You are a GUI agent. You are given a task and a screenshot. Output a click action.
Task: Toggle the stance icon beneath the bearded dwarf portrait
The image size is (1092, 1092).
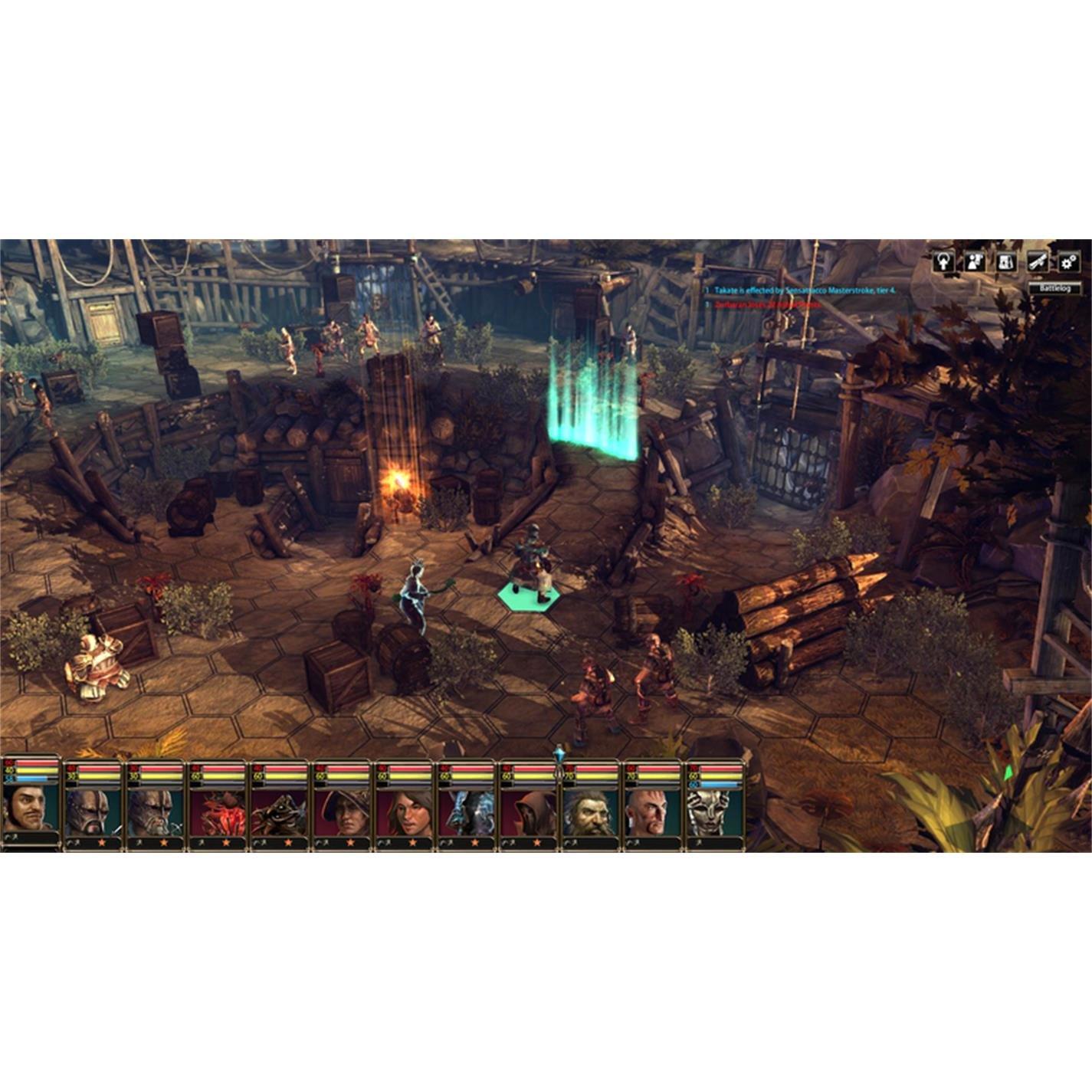coord(569,841)
